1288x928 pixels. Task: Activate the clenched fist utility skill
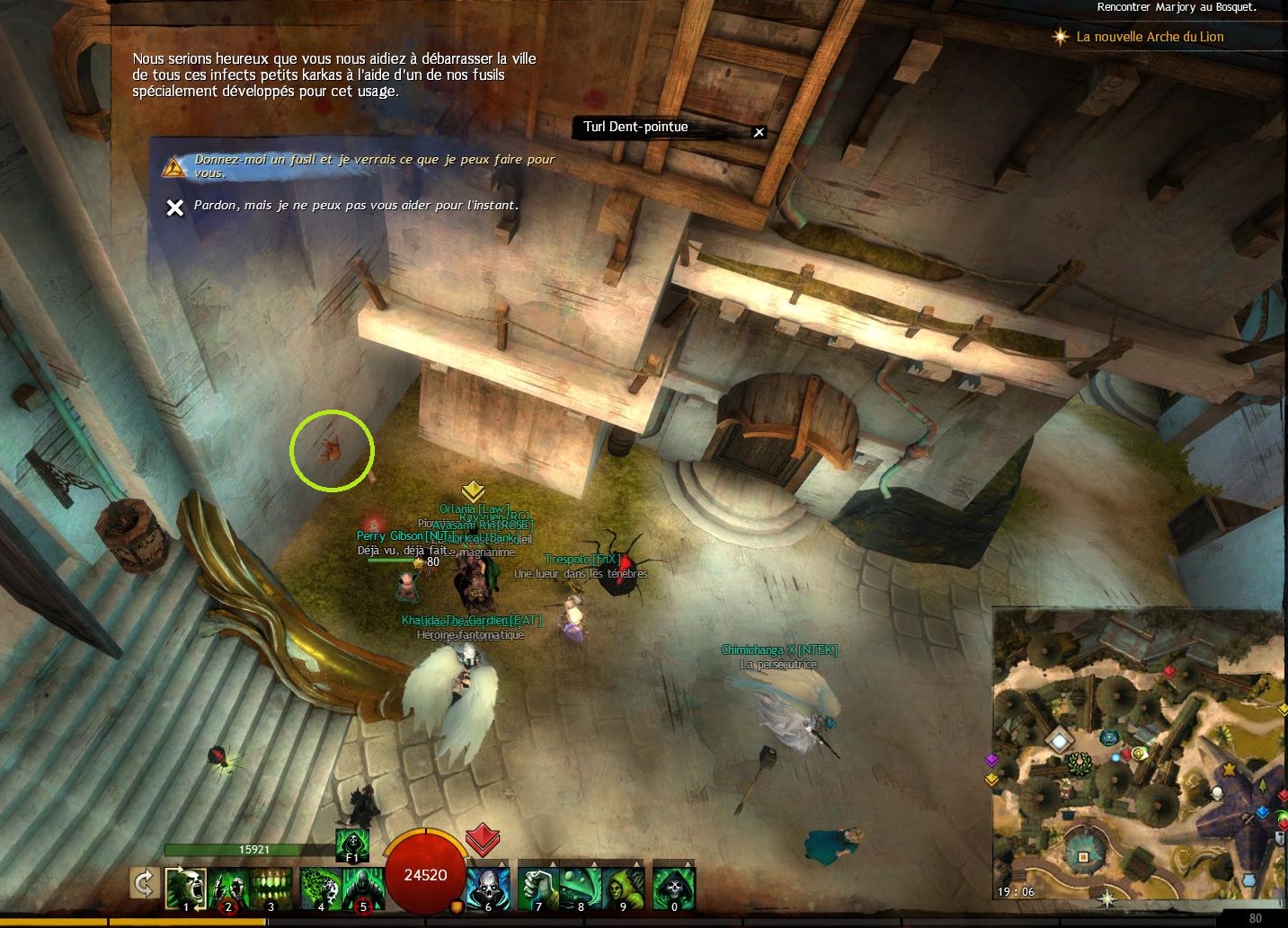pyautogui.click(x=538, y=888)
